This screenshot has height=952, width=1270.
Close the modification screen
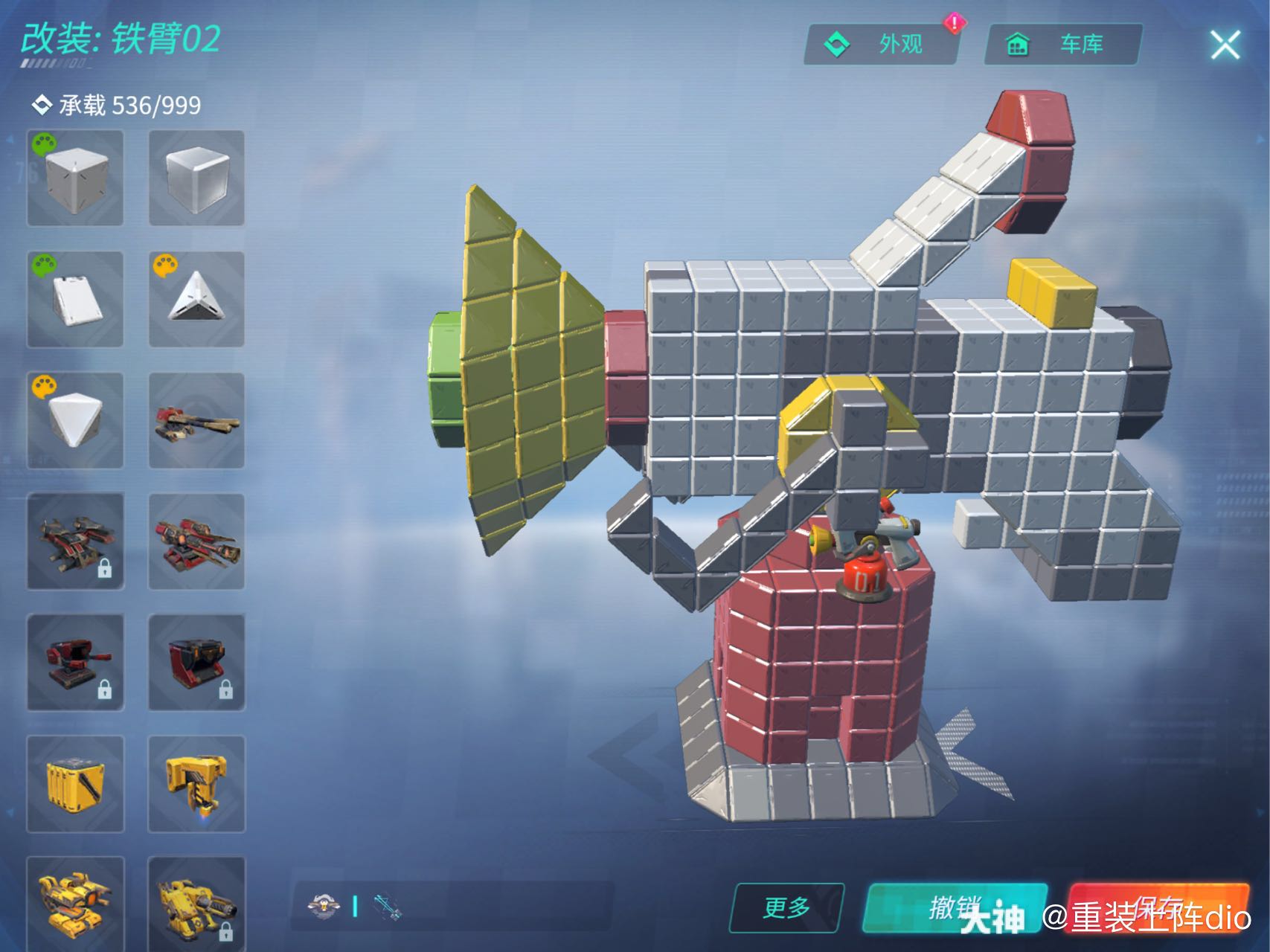tap(1225, 45)
